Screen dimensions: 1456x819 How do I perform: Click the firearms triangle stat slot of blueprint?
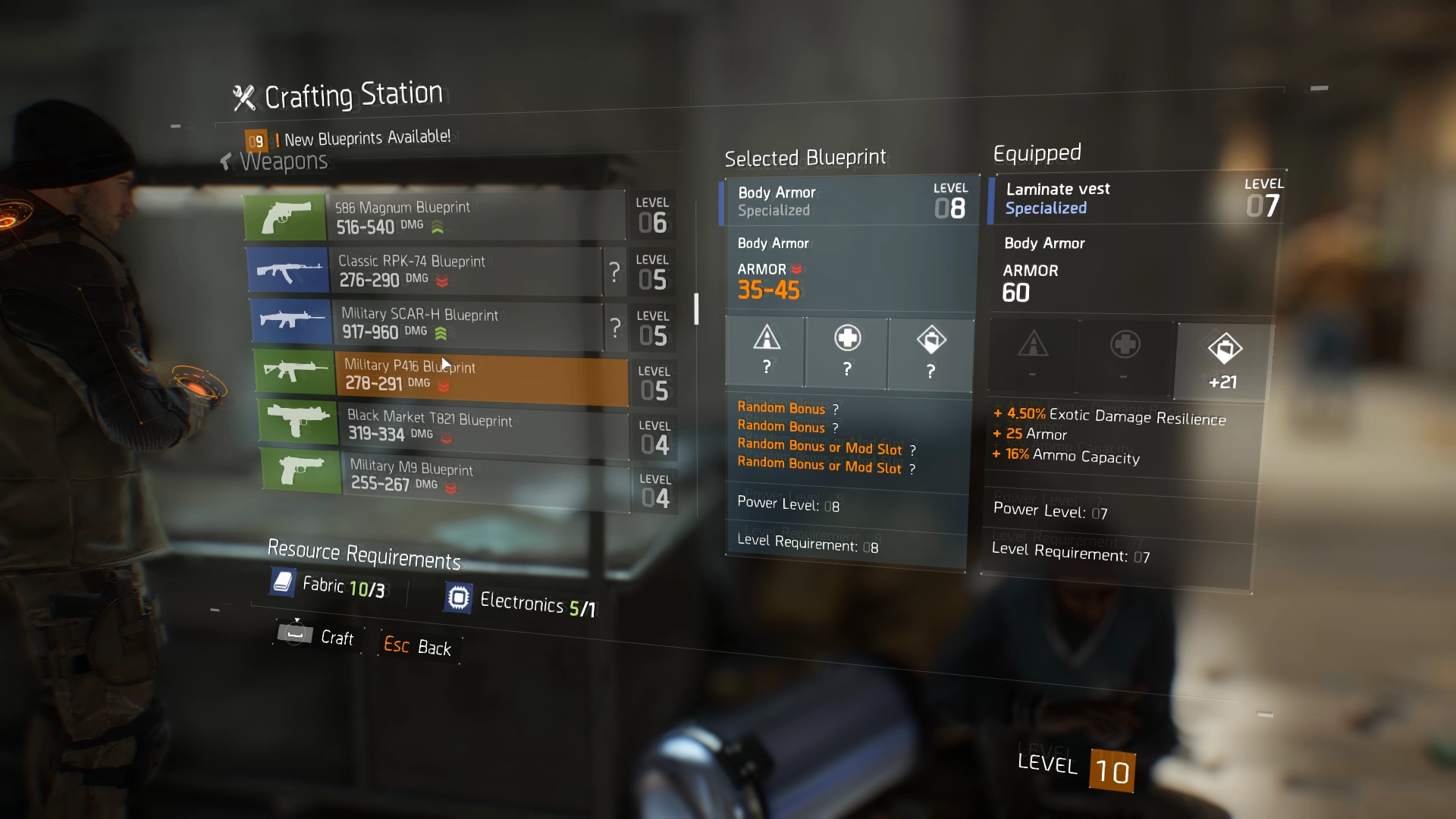pyautogui.click(x=767, y=350)
